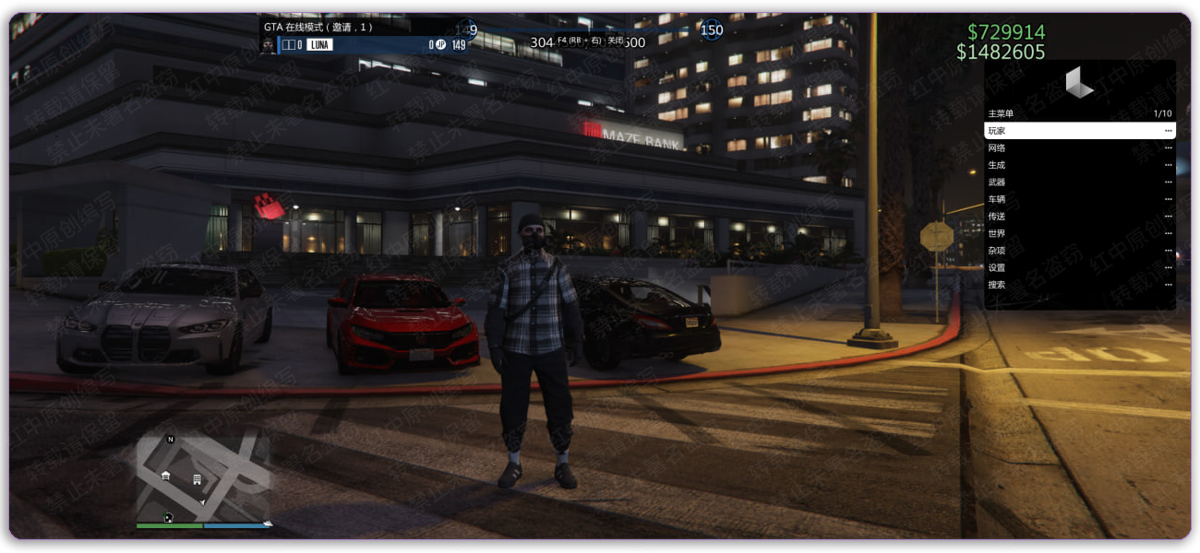Select the 车辆 (Vehicles) menu entry

[1079, 199]
